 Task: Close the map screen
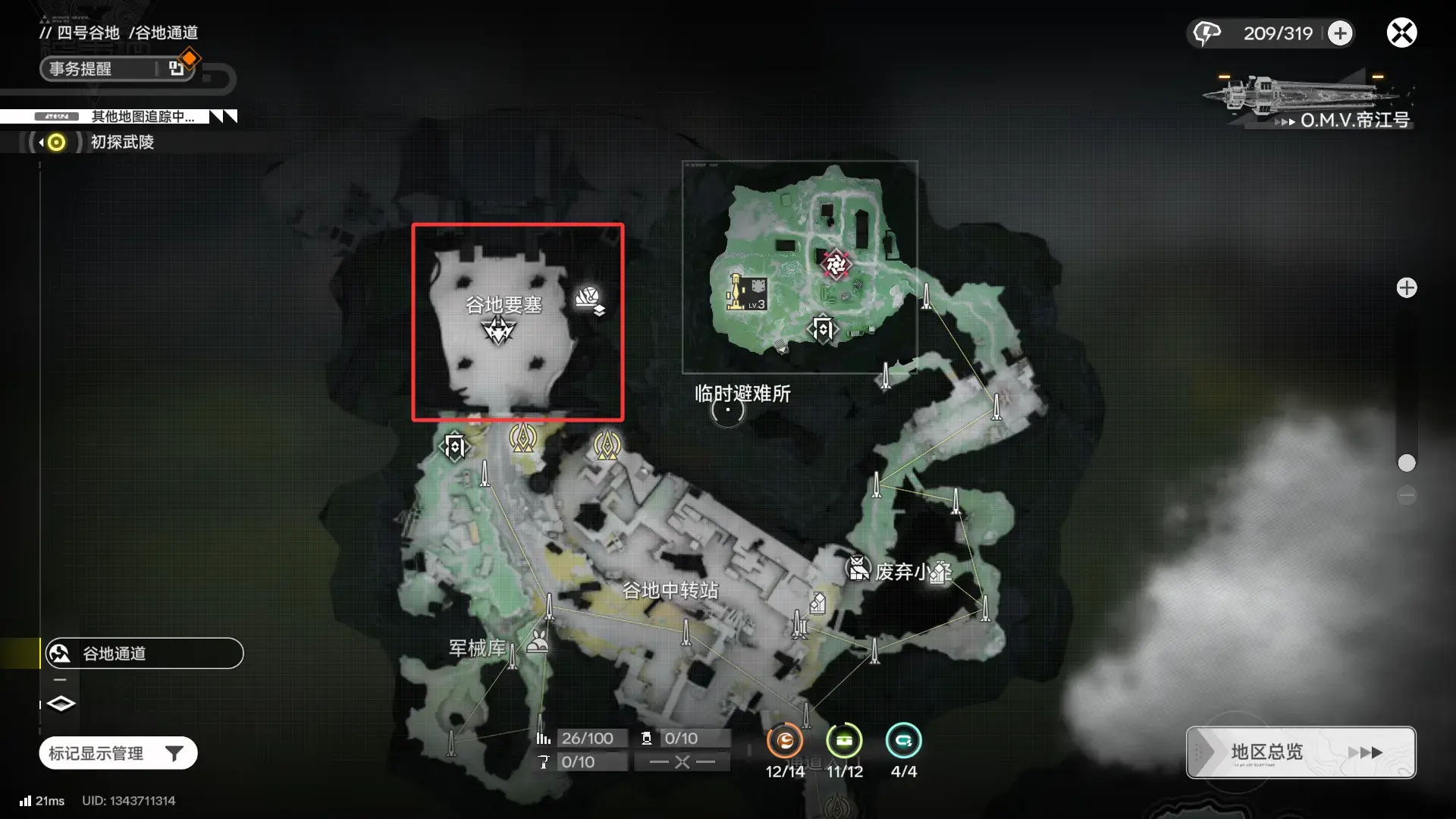tap(1401, 33)
